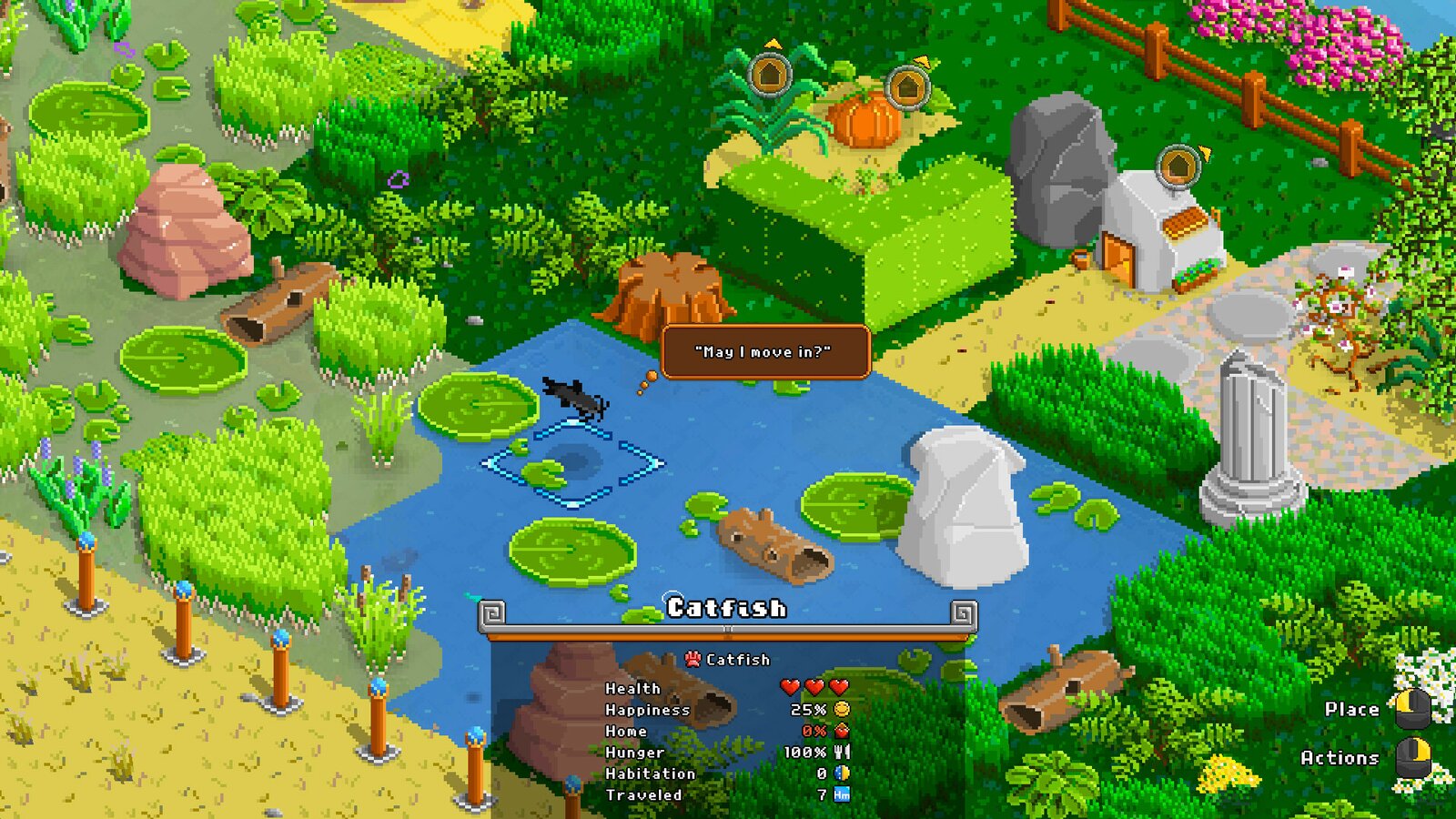Image resolution: width=1456 pixels, height=819 pixels.
Task: Click the yellow arrow marker above the corn
Action: [774, 45]
